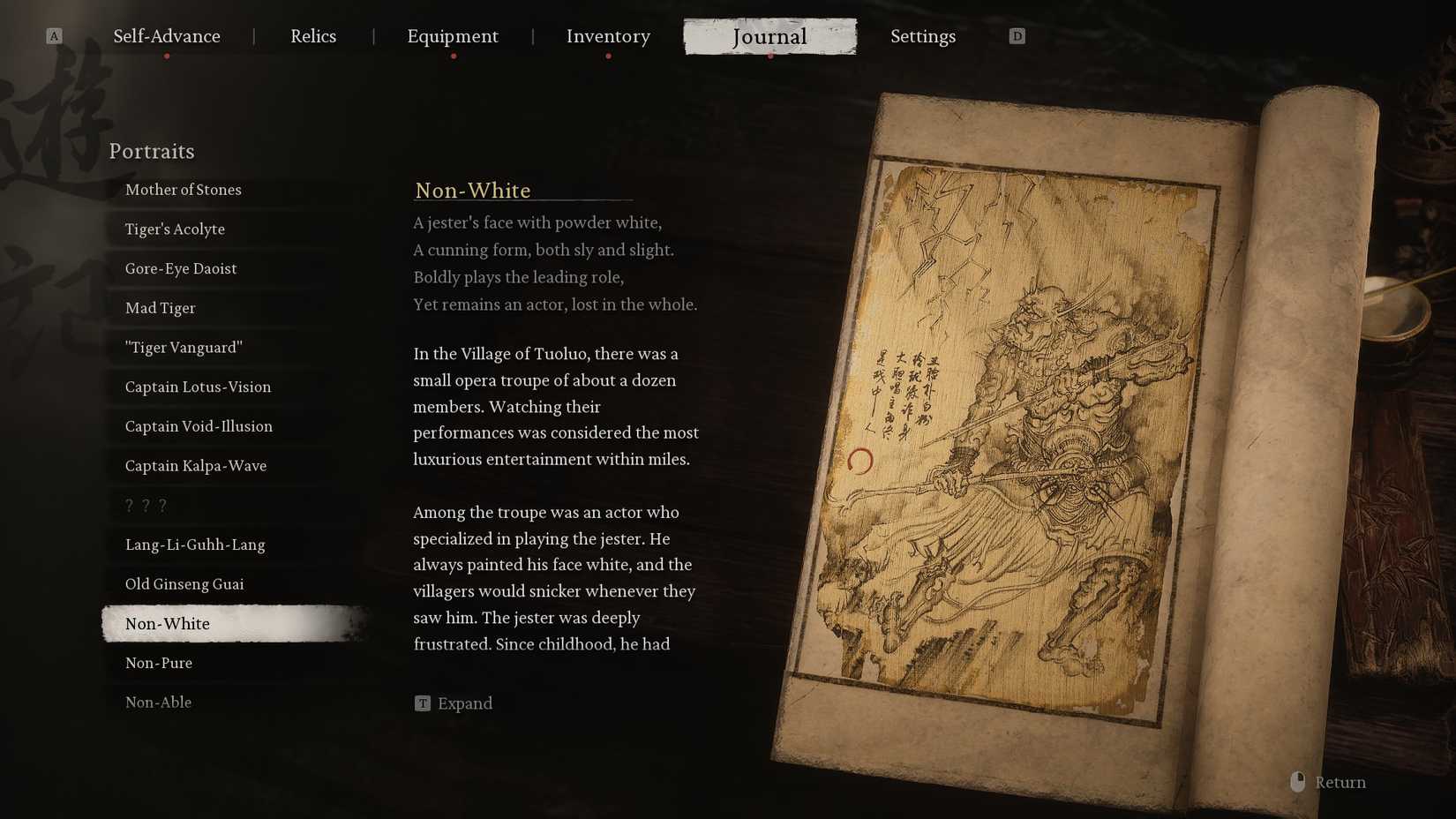Select the Gore-Eye Daoist portrait entry

click(x=180, y=268)
